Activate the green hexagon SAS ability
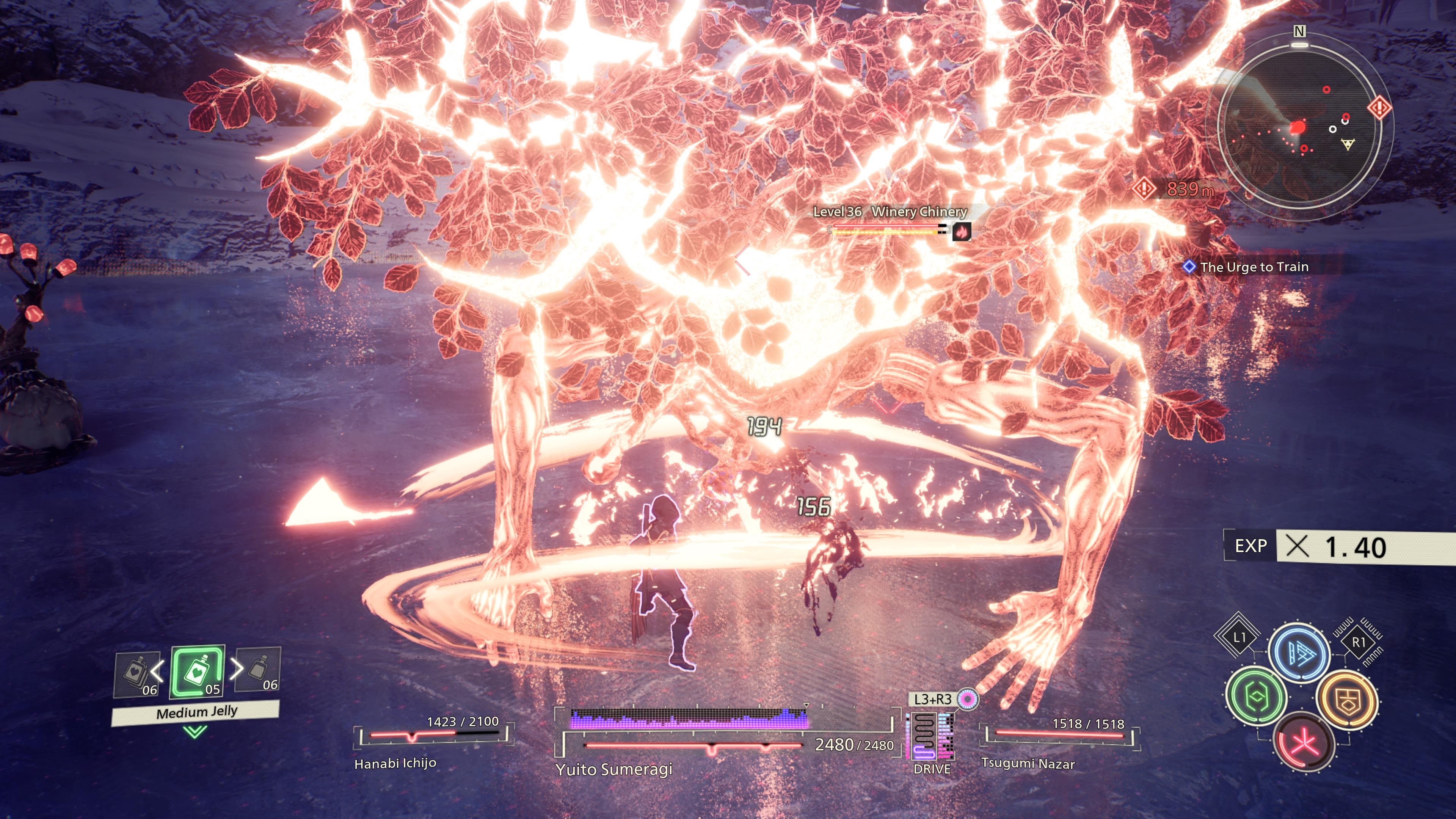 [x=1255, y=697]
